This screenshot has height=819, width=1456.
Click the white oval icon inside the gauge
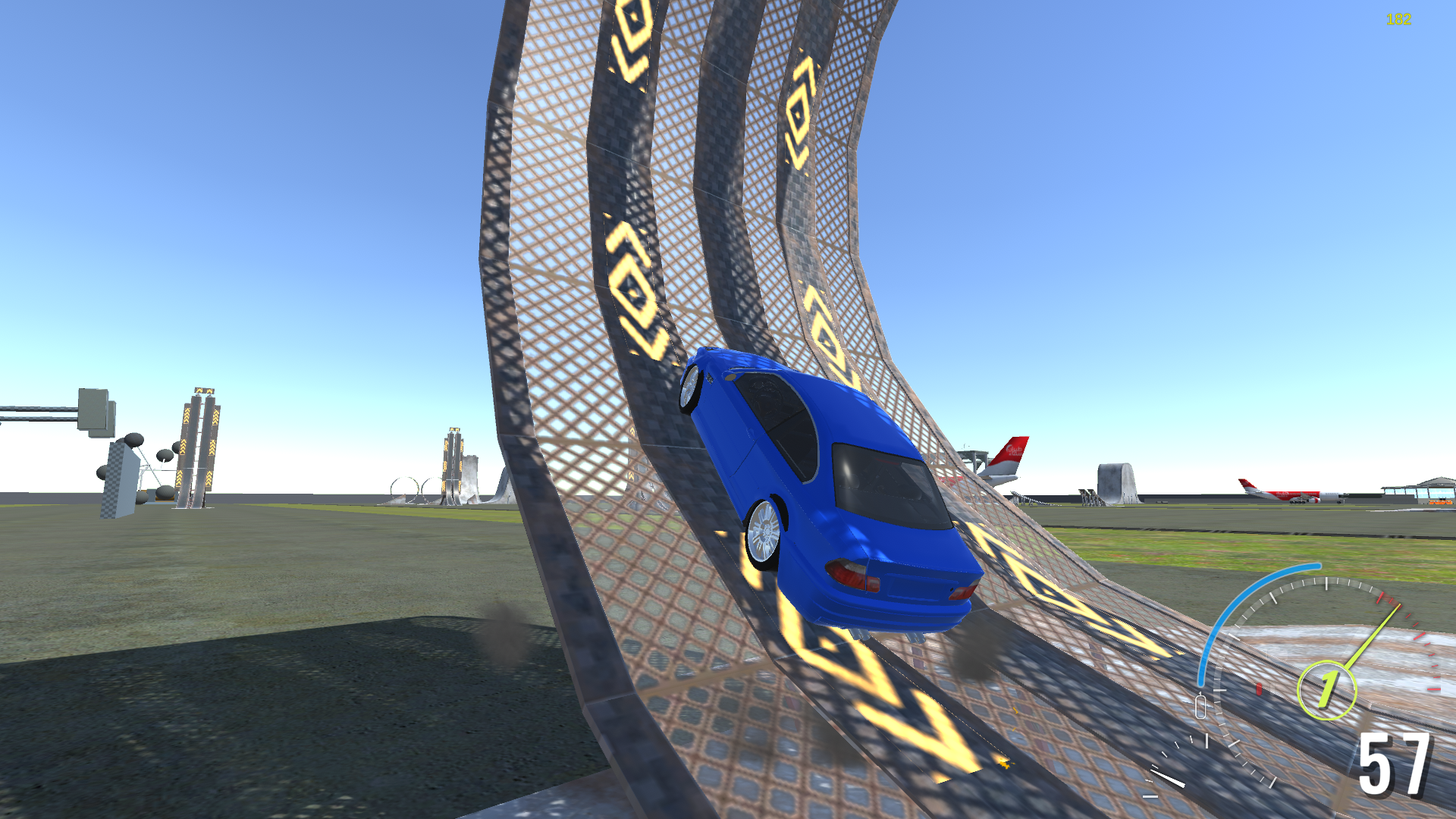point(1200,707)
